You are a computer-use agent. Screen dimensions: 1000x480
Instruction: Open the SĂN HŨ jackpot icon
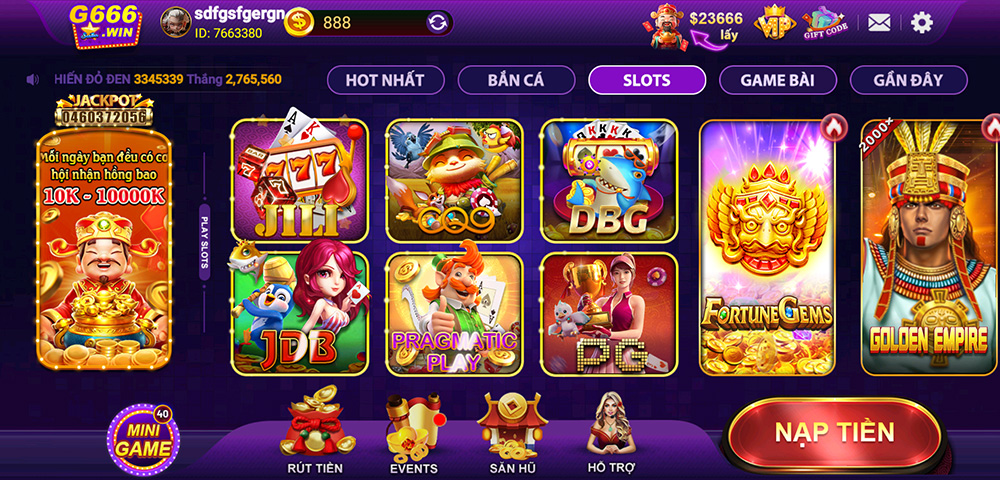tap(513, 432)
